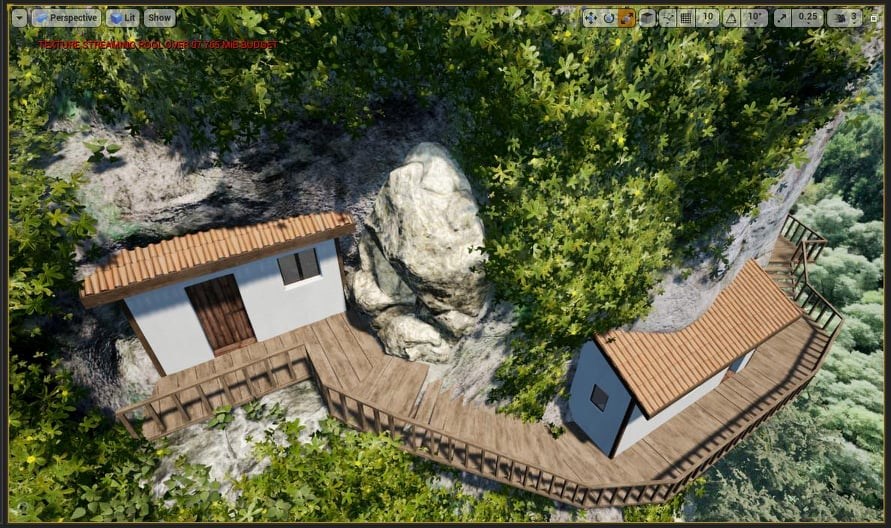Open the scale snap 0.25 dropdown
The height and width of the screenshot is (528, 891).
click(x=809, y=17)
